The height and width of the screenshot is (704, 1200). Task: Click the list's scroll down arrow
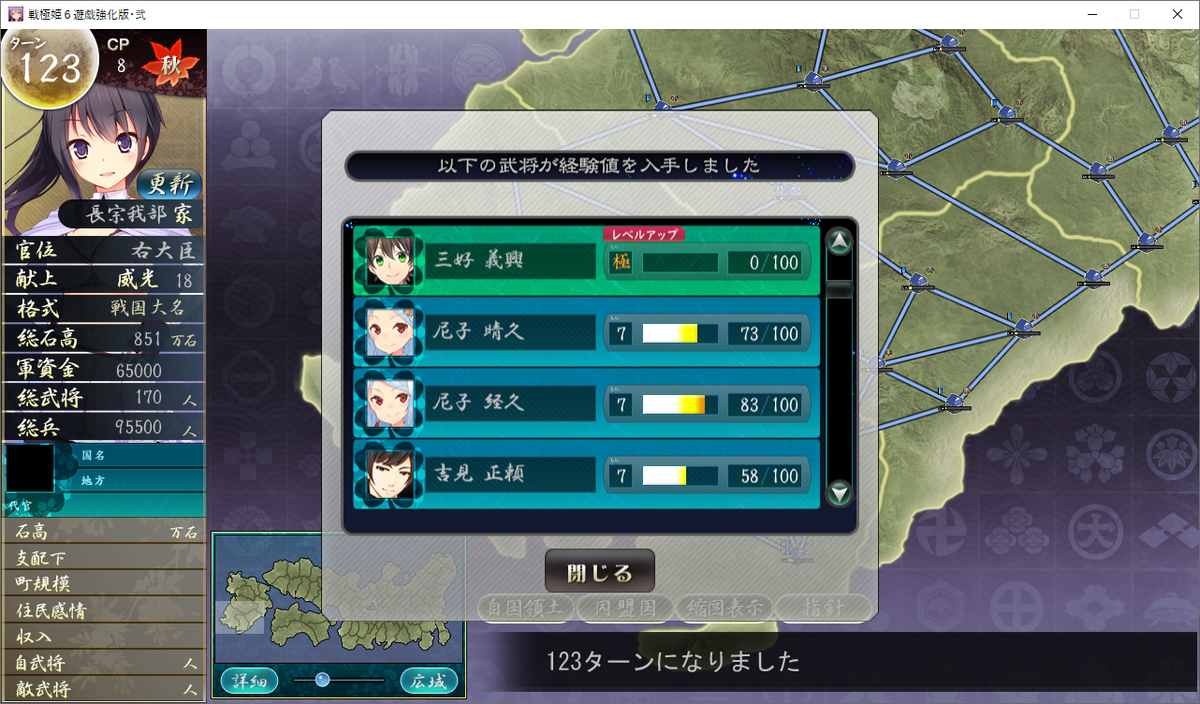840,492
